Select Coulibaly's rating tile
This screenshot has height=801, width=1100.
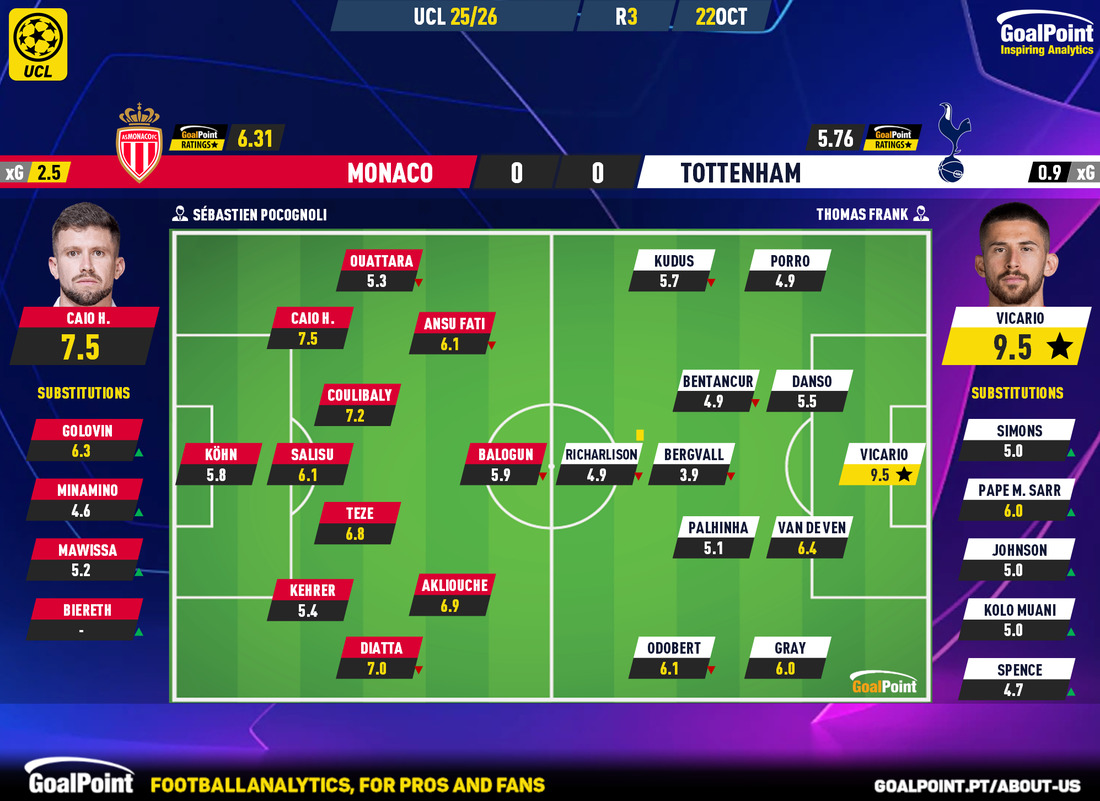[358, 406]
